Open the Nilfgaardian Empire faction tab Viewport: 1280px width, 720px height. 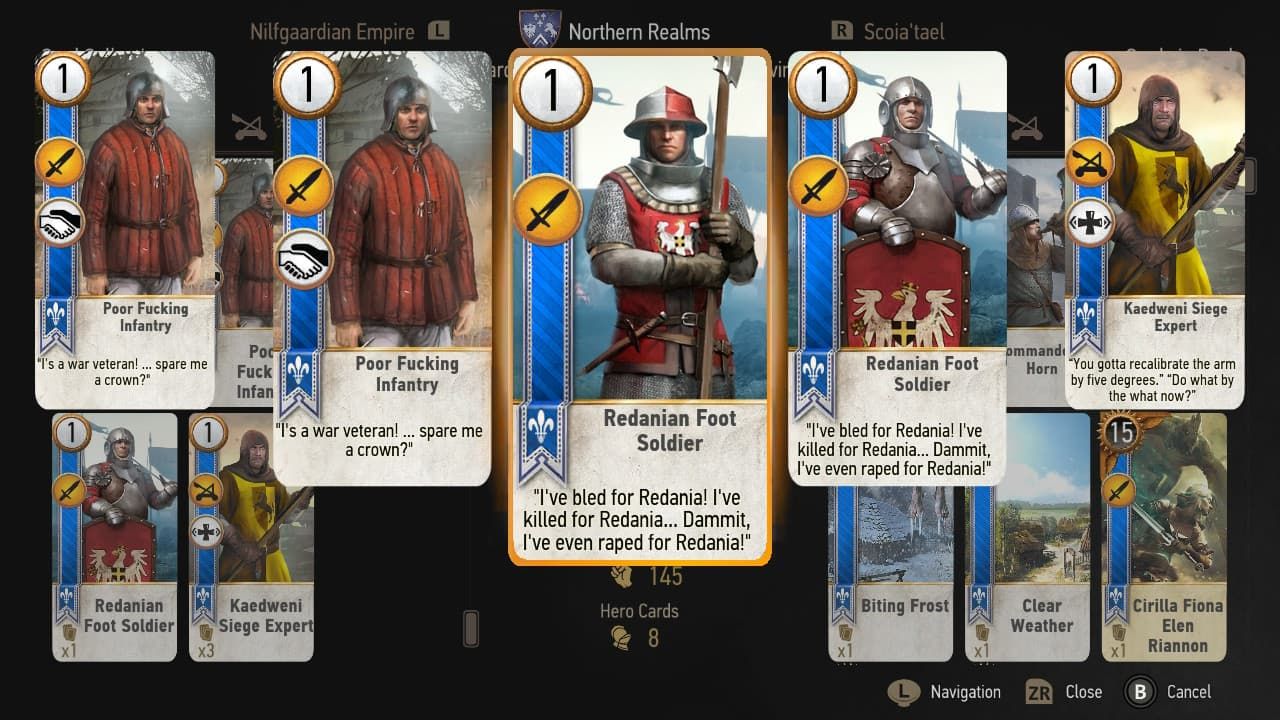click(332, 31)
